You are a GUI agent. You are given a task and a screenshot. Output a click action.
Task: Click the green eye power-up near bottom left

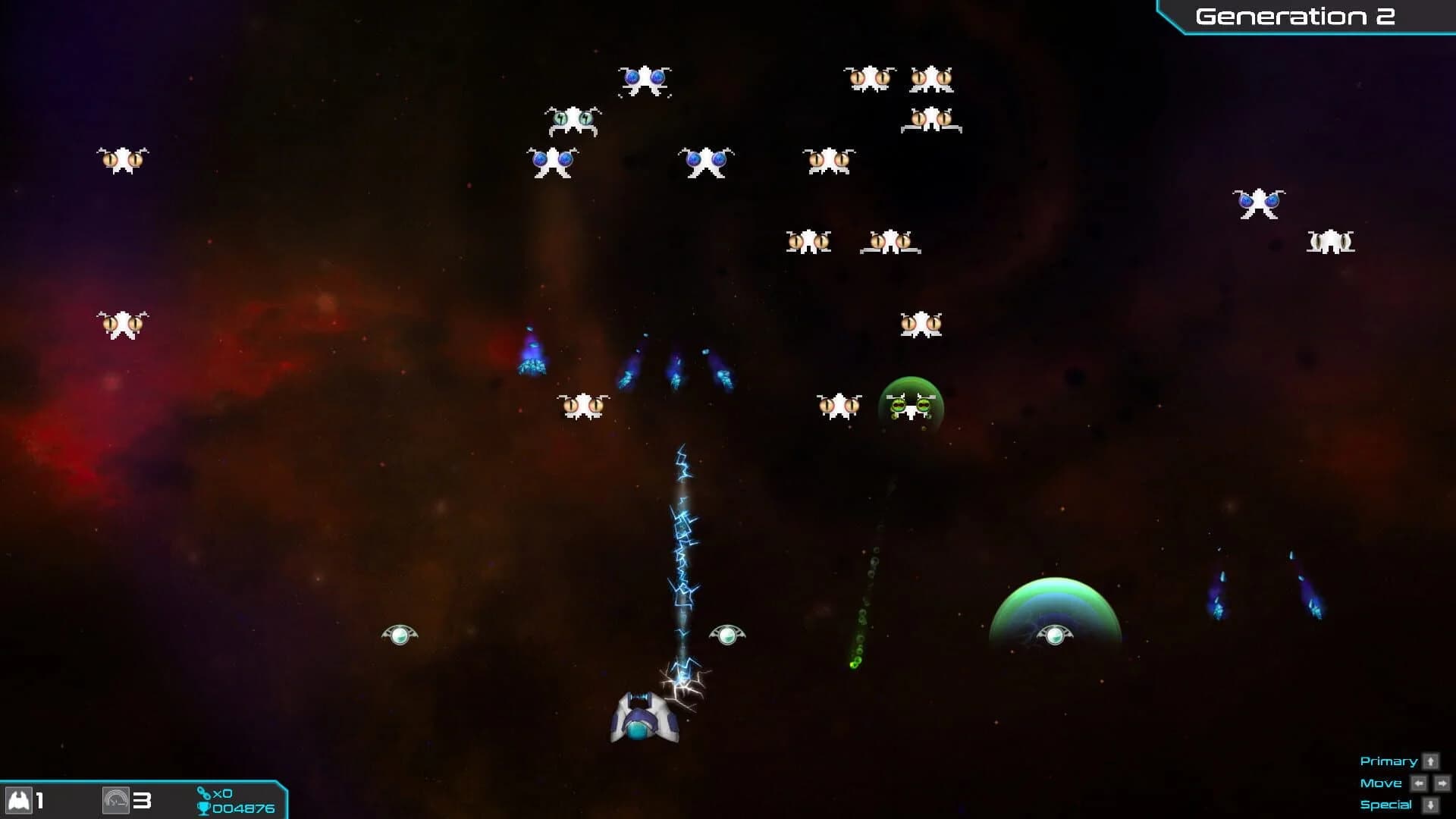click(x=400, y=635)
